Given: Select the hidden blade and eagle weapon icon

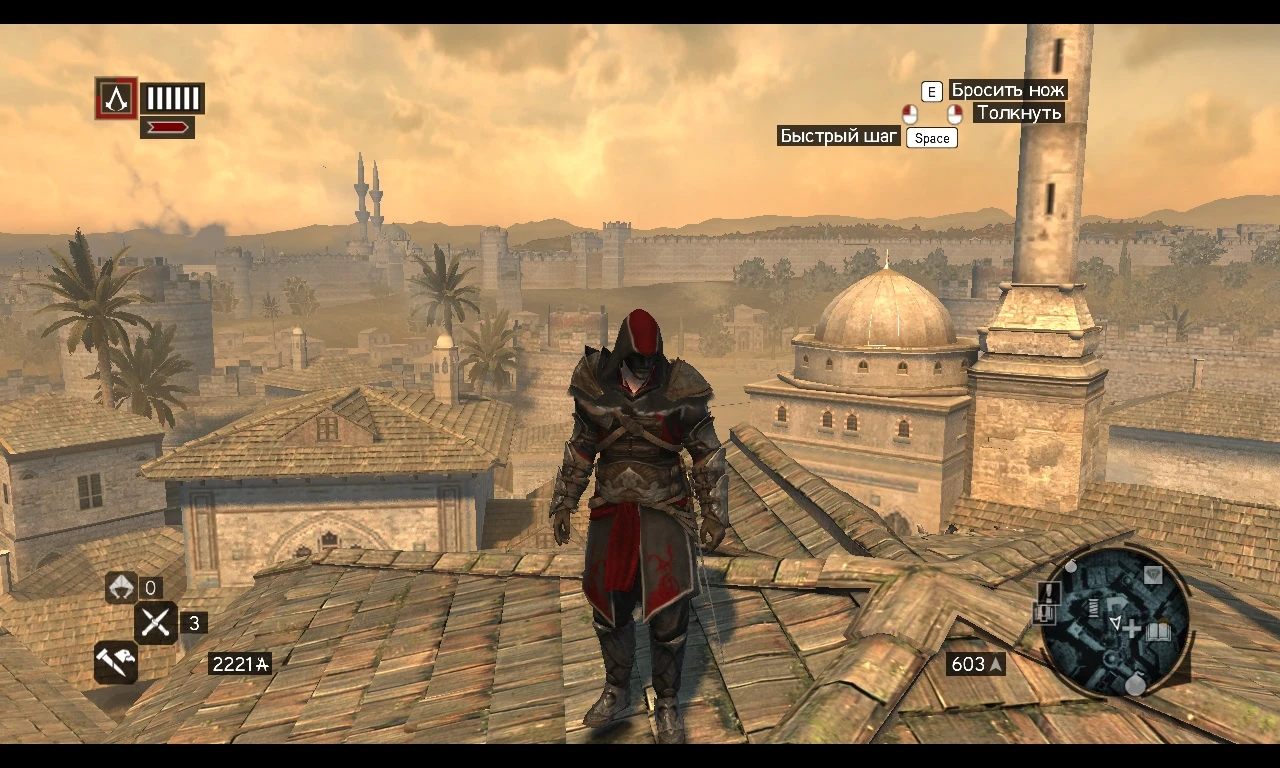Looking at the screenshot, I should (115, 662).
